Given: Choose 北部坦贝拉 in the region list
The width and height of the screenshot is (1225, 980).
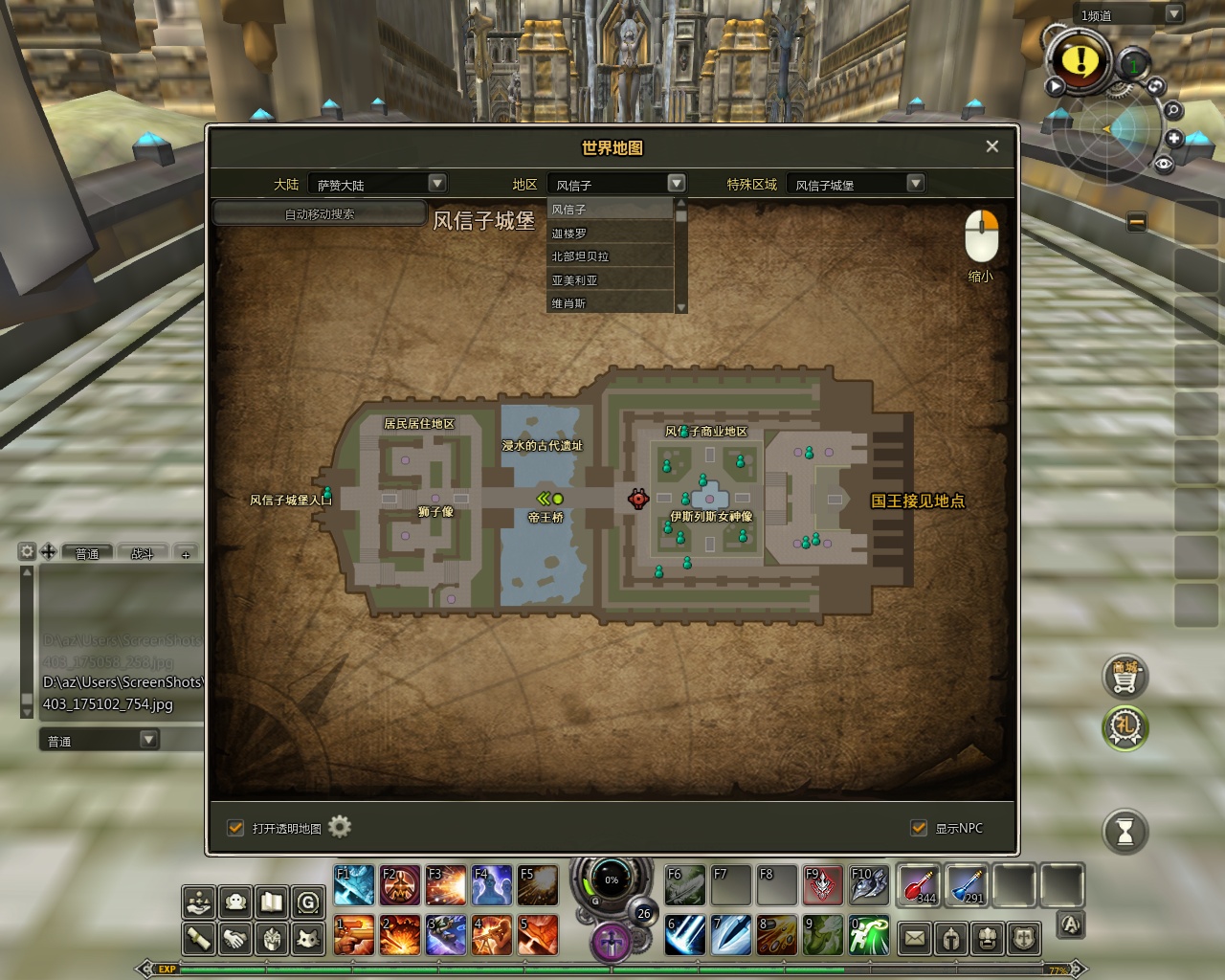Looking at the screenshot, I should (x=610, y=256).
